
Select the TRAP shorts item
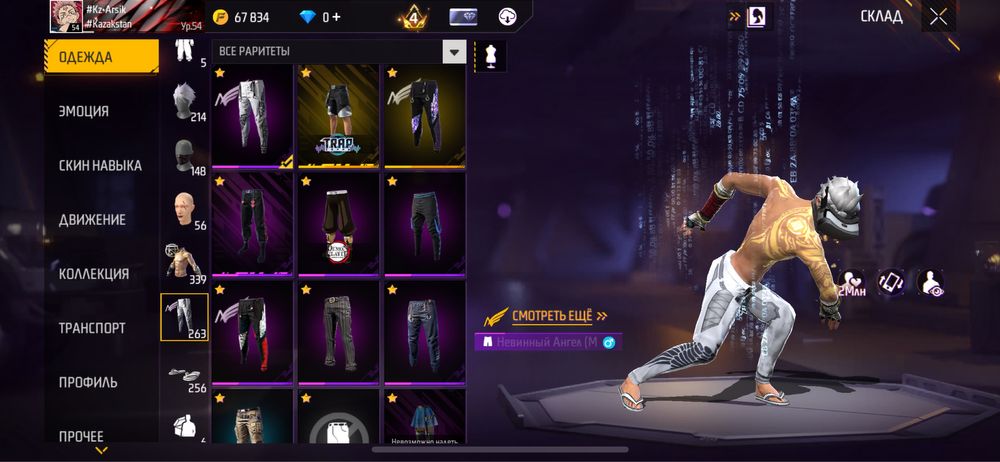pyautogui.click(x=338, y=117)
